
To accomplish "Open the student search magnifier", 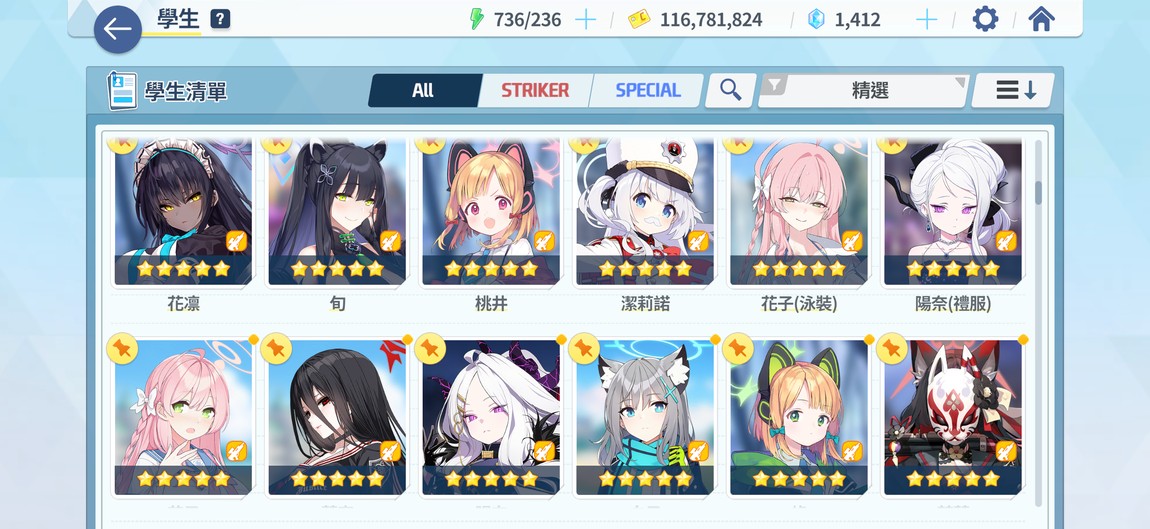I will (x=730, y=90).
